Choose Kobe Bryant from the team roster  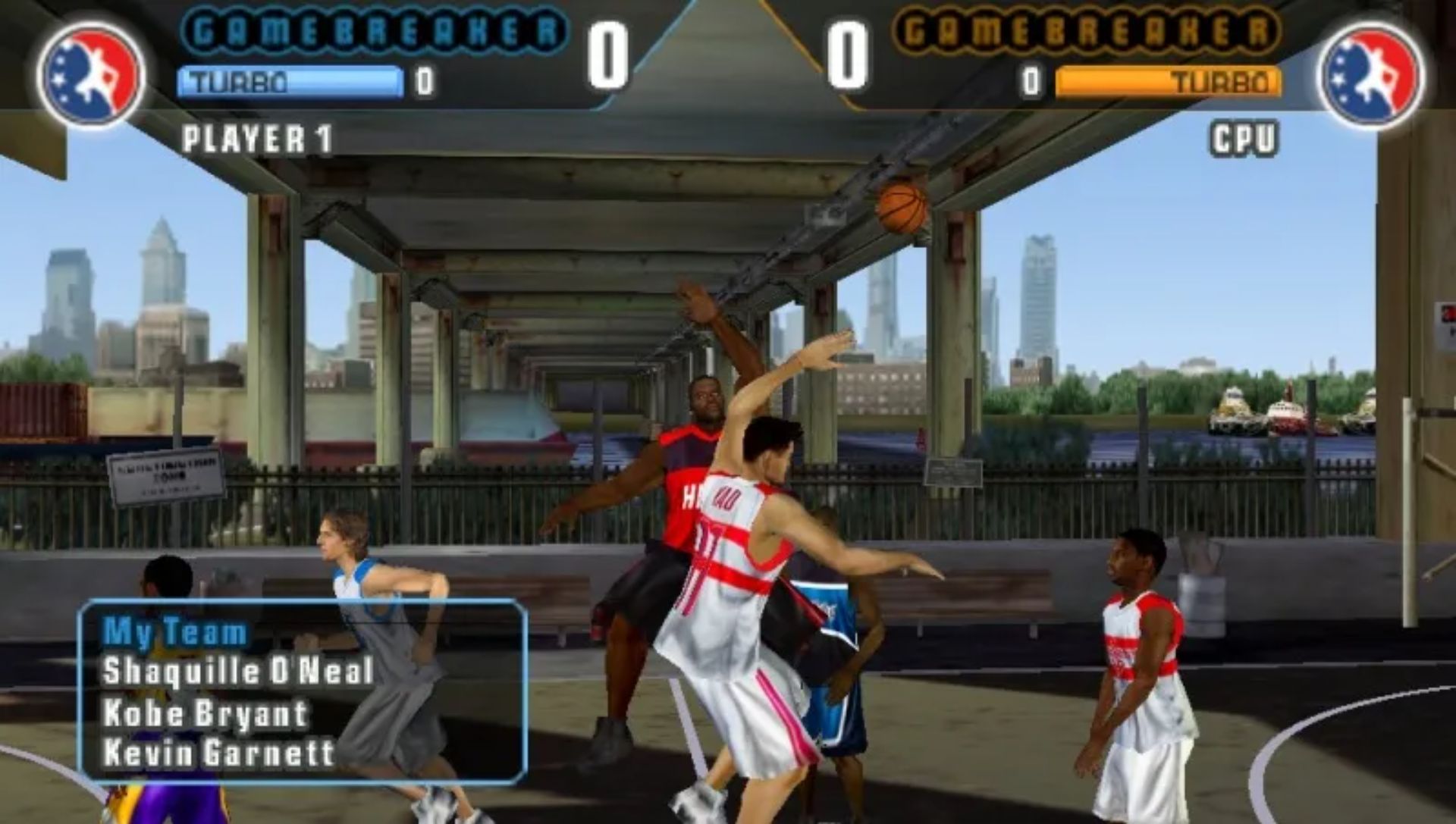(x=206, y=713)
